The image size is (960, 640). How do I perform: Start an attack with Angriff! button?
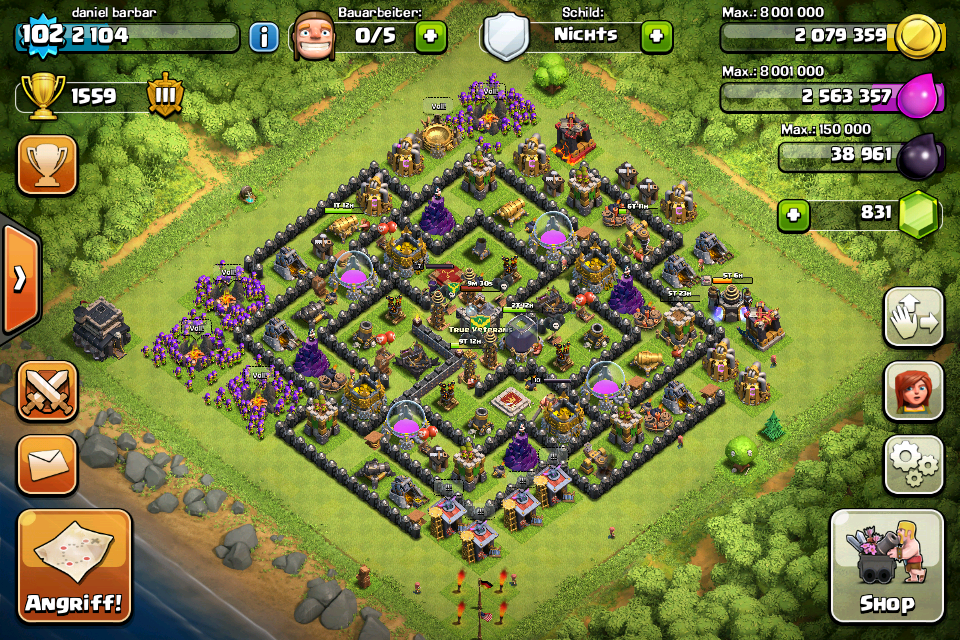tap(74, 565)
